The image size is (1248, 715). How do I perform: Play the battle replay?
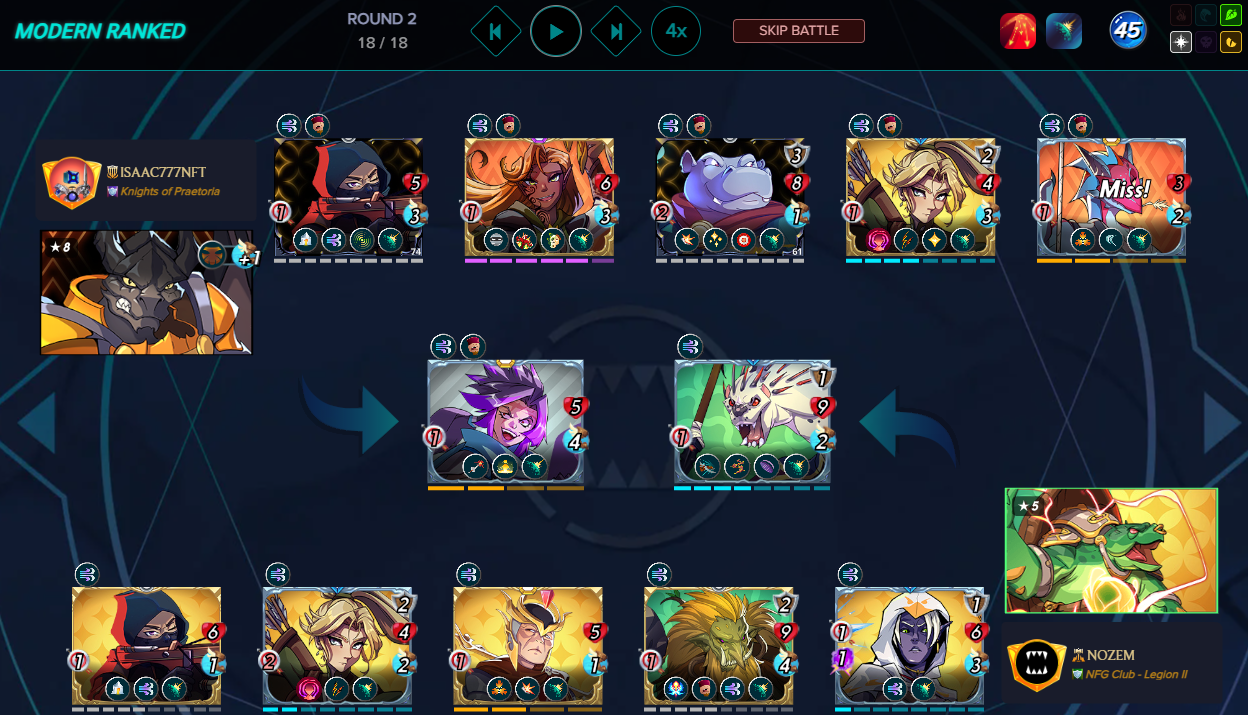pyautogui.click(x=556, y=32)
